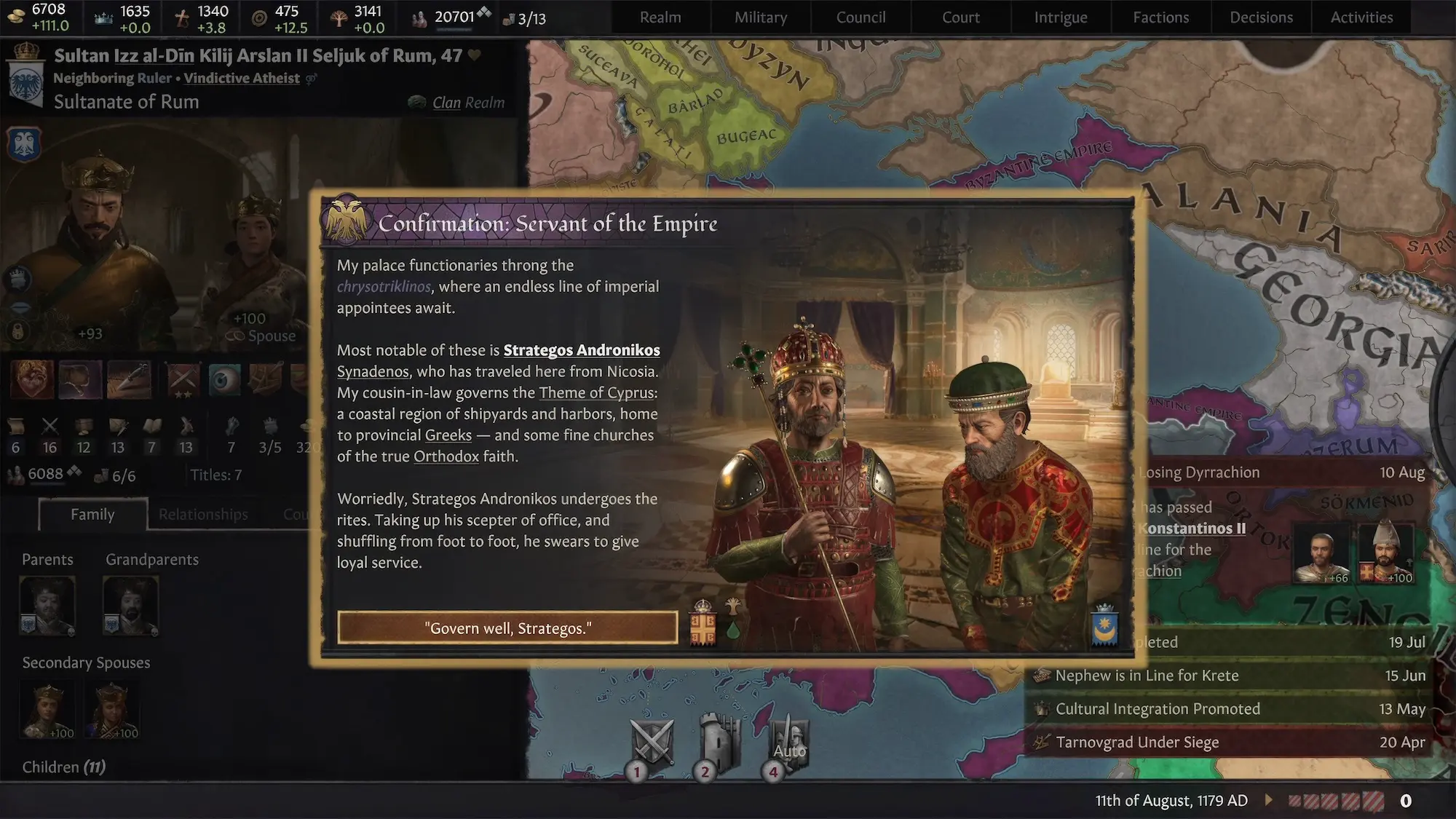
Task: Open Nephew is in Line for Krete alert
Action: coord(1147,676)
